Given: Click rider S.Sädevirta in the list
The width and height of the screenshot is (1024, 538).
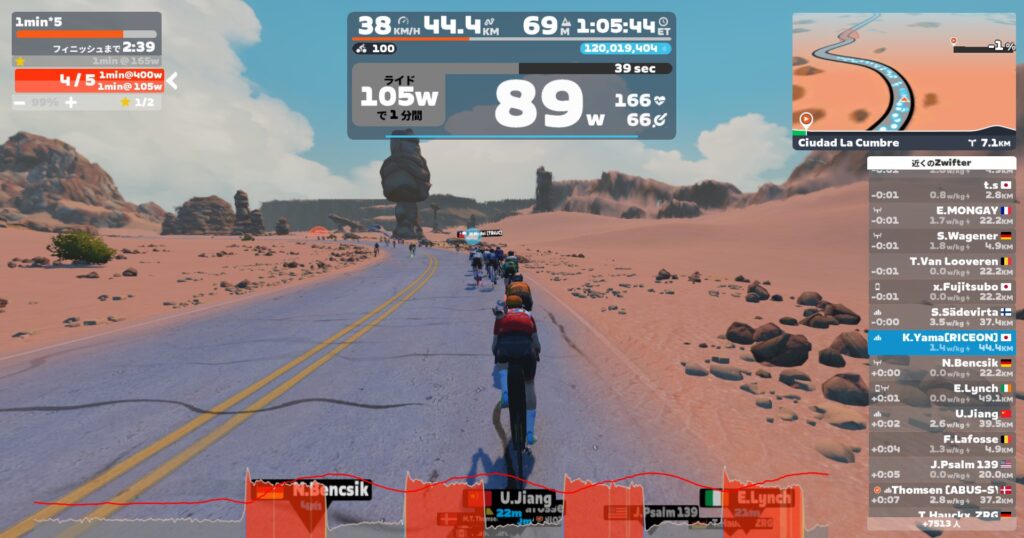Looking at the screenshot, I should 941,316.
